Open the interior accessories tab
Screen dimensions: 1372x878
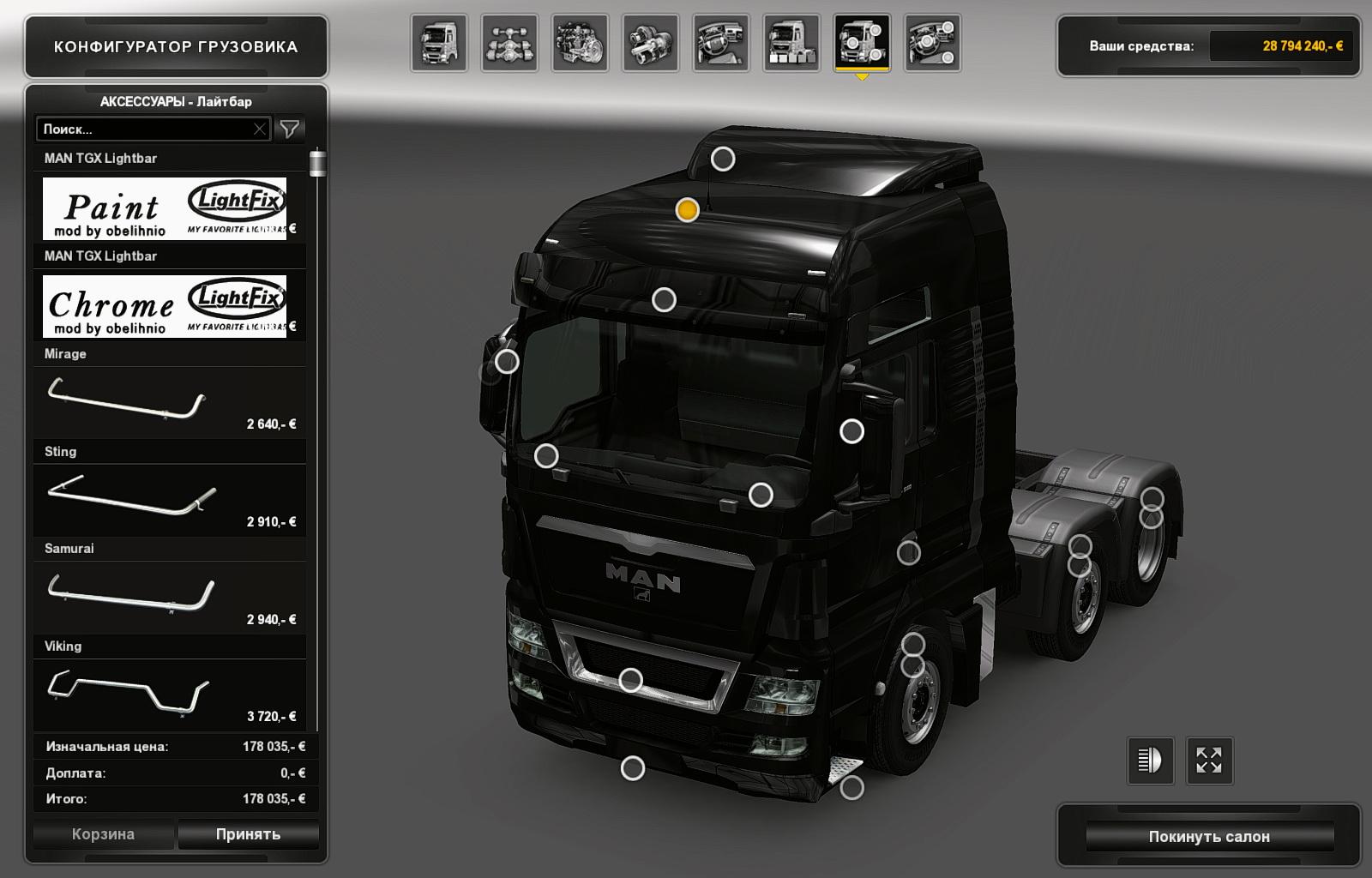[x=932, y=43]
